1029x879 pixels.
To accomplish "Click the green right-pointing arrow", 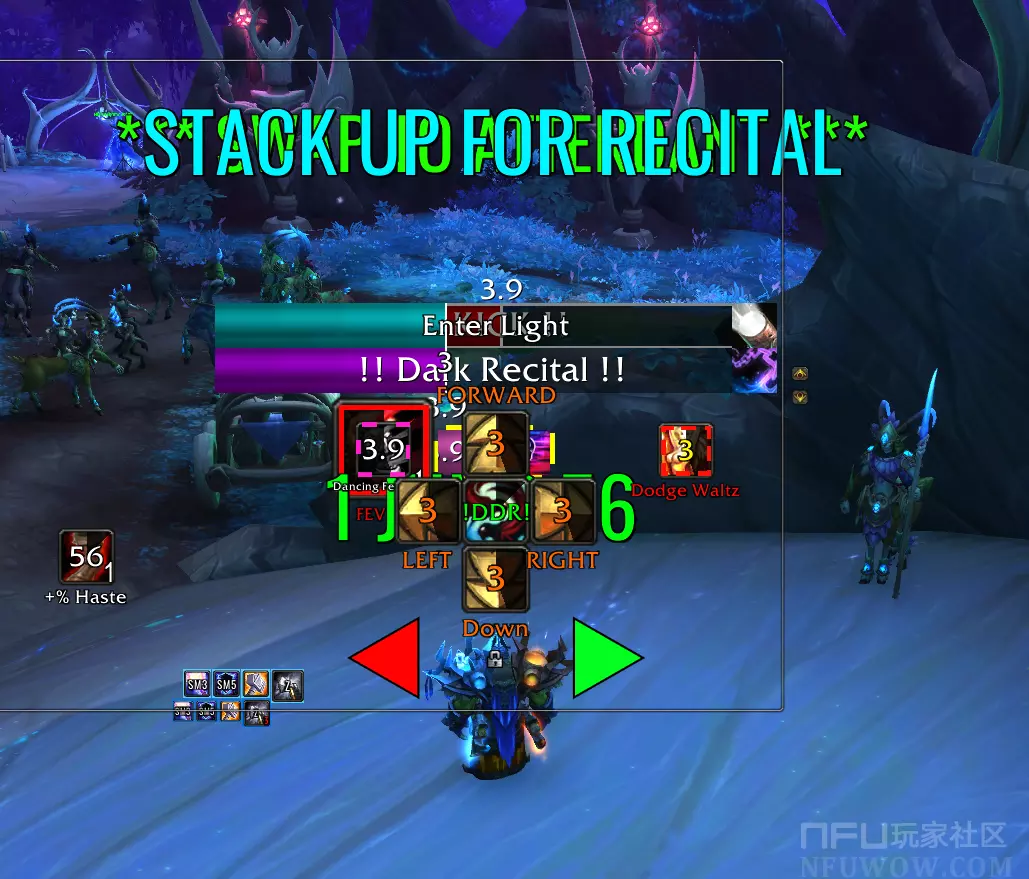I will (x=606, y=658).
